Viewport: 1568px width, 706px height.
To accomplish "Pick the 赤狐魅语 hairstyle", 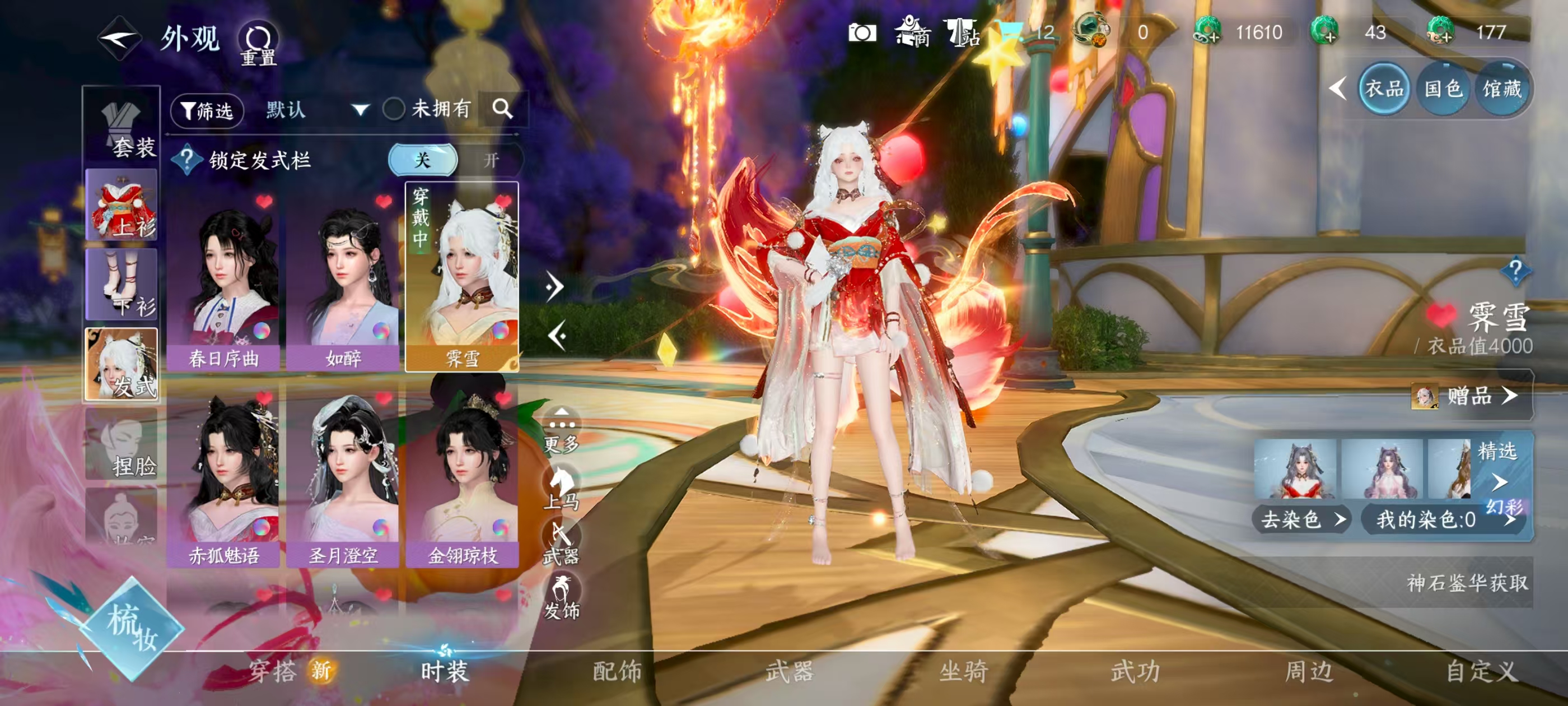I will tap(223, 478).
